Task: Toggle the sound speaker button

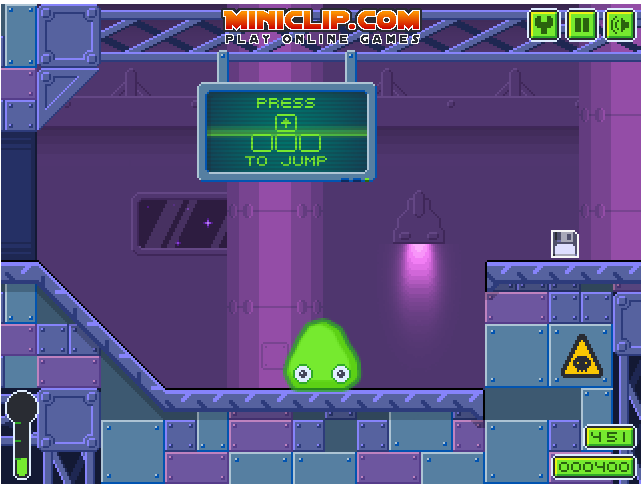Action: (x=619, y=25)
